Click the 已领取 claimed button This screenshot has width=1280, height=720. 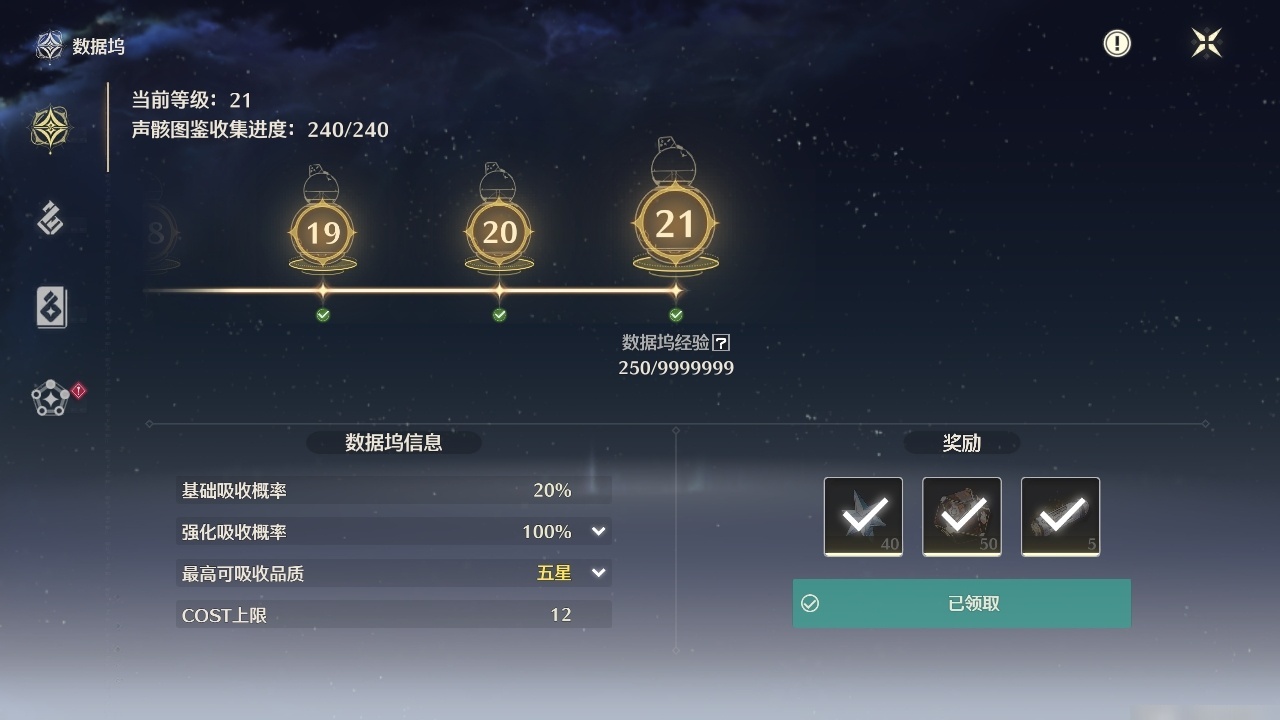[x=961, y=603]
